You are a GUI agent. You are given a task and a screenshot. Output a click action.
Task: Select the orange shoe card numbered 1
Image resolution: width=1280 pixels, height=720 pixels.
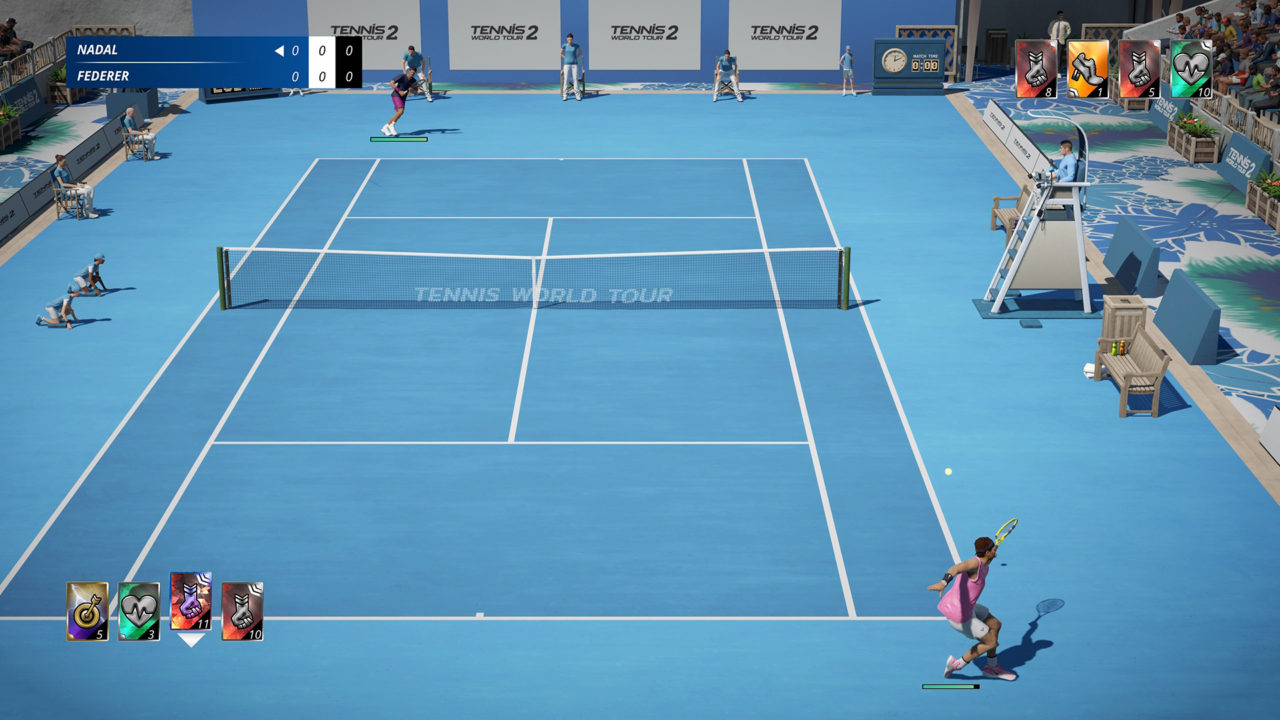tap(1088, 69)
